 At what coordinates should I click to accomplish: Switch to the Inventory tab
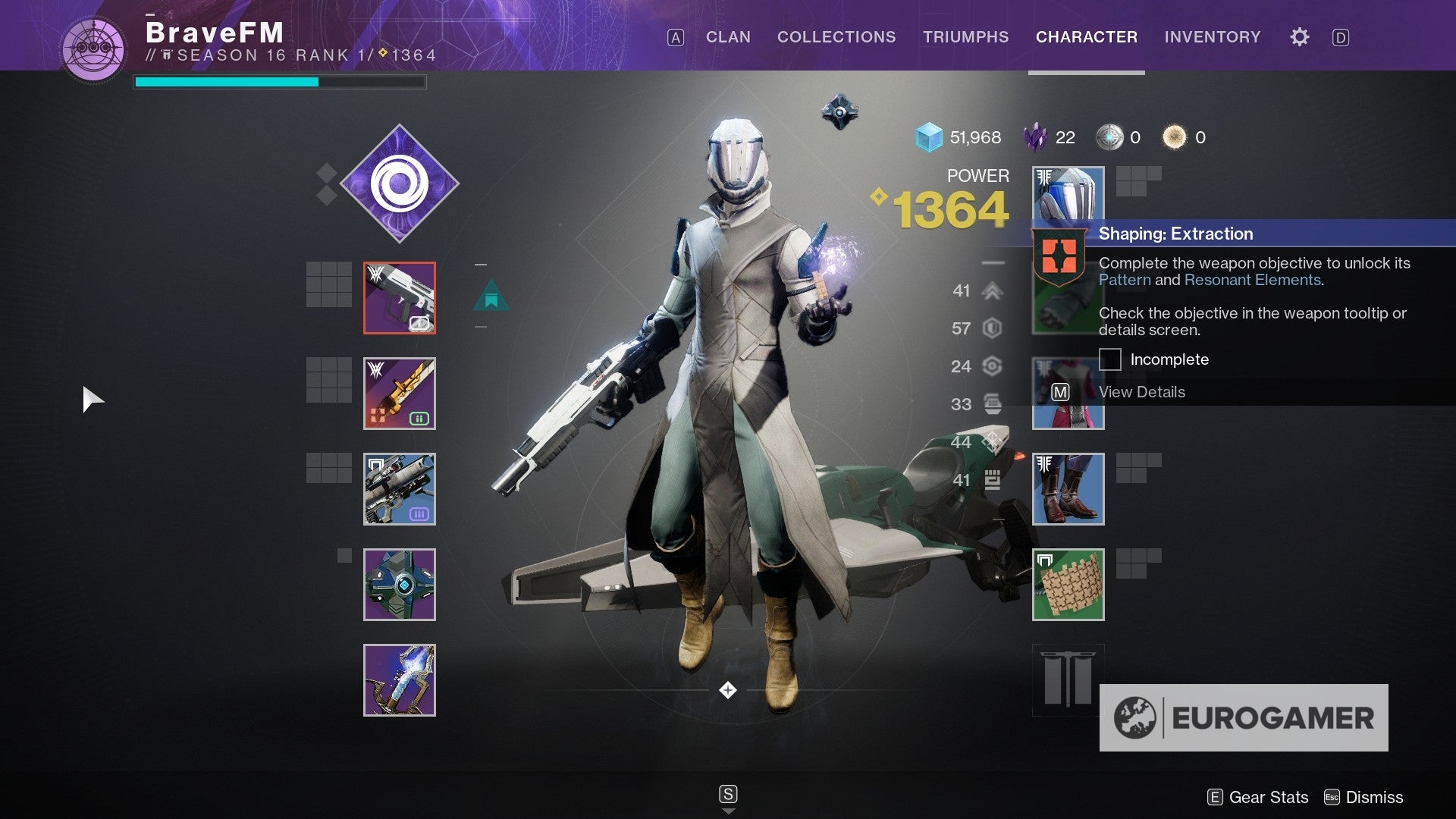tap(1212, 36)
